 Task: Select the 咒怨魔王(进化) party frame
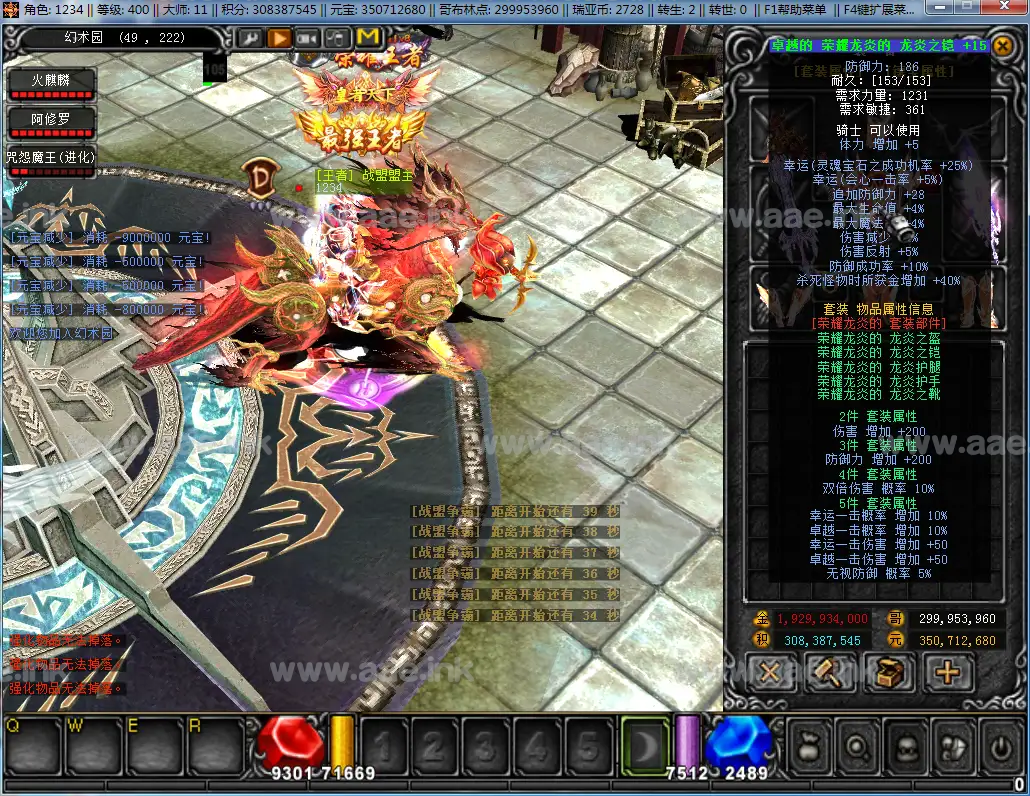tap(50, 160)
